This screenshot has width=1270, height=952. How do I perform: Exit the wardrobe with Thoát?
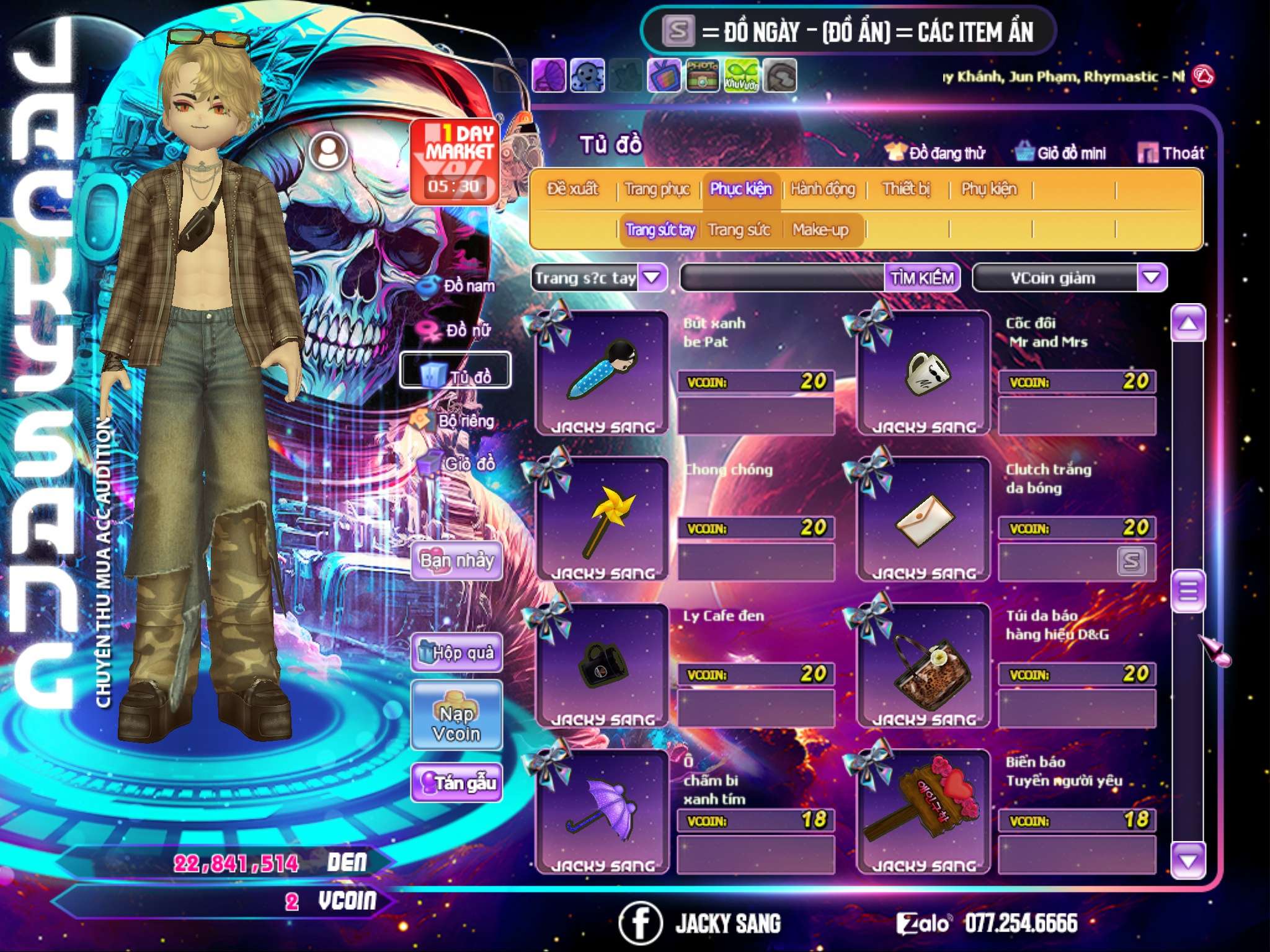click(1171, 153)
